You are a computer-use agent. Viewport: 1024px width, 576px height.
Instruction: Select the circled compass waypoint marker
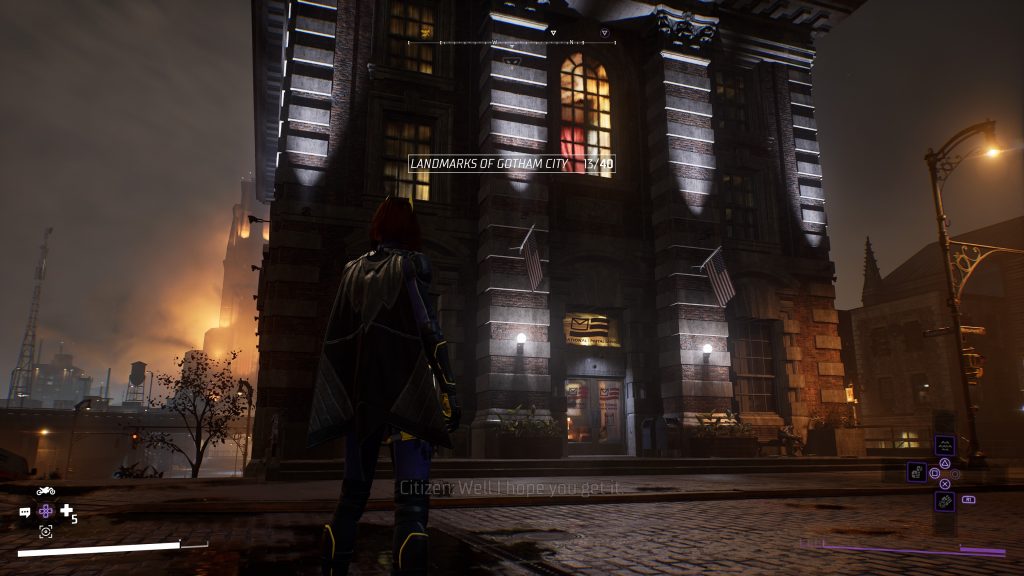[604, 33]
